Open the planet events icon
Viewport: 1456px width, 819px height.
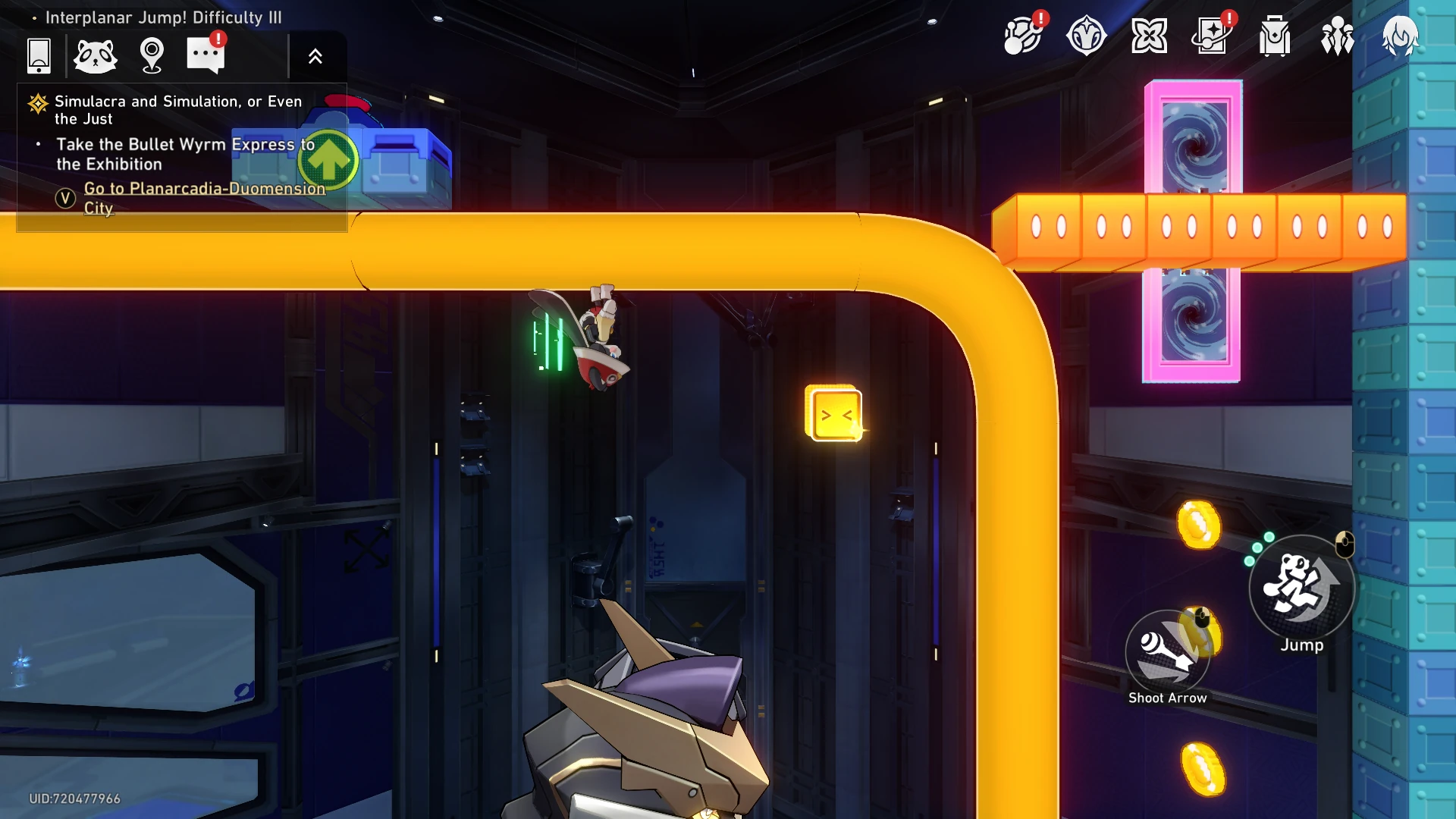click(x=1023, y=36)
